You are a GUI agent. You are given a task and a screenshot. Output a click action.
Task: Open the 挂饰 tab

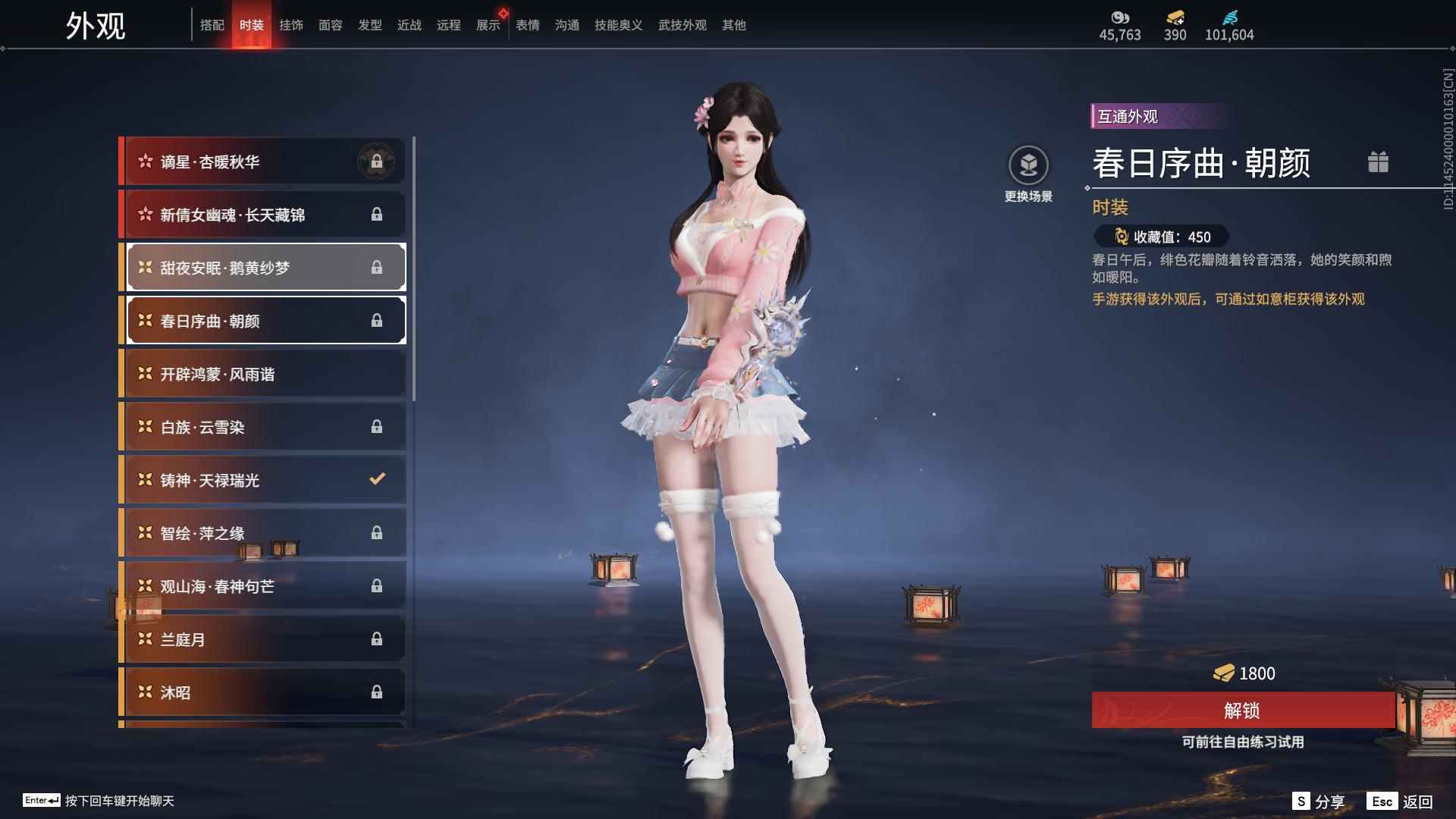point(292,24)
